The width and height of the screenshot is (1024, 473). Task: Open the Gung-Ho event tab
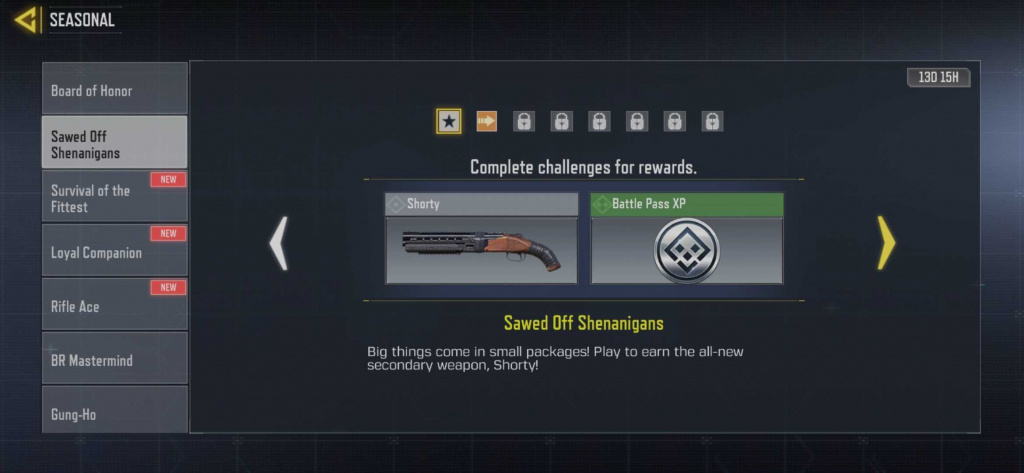(114, 412)
